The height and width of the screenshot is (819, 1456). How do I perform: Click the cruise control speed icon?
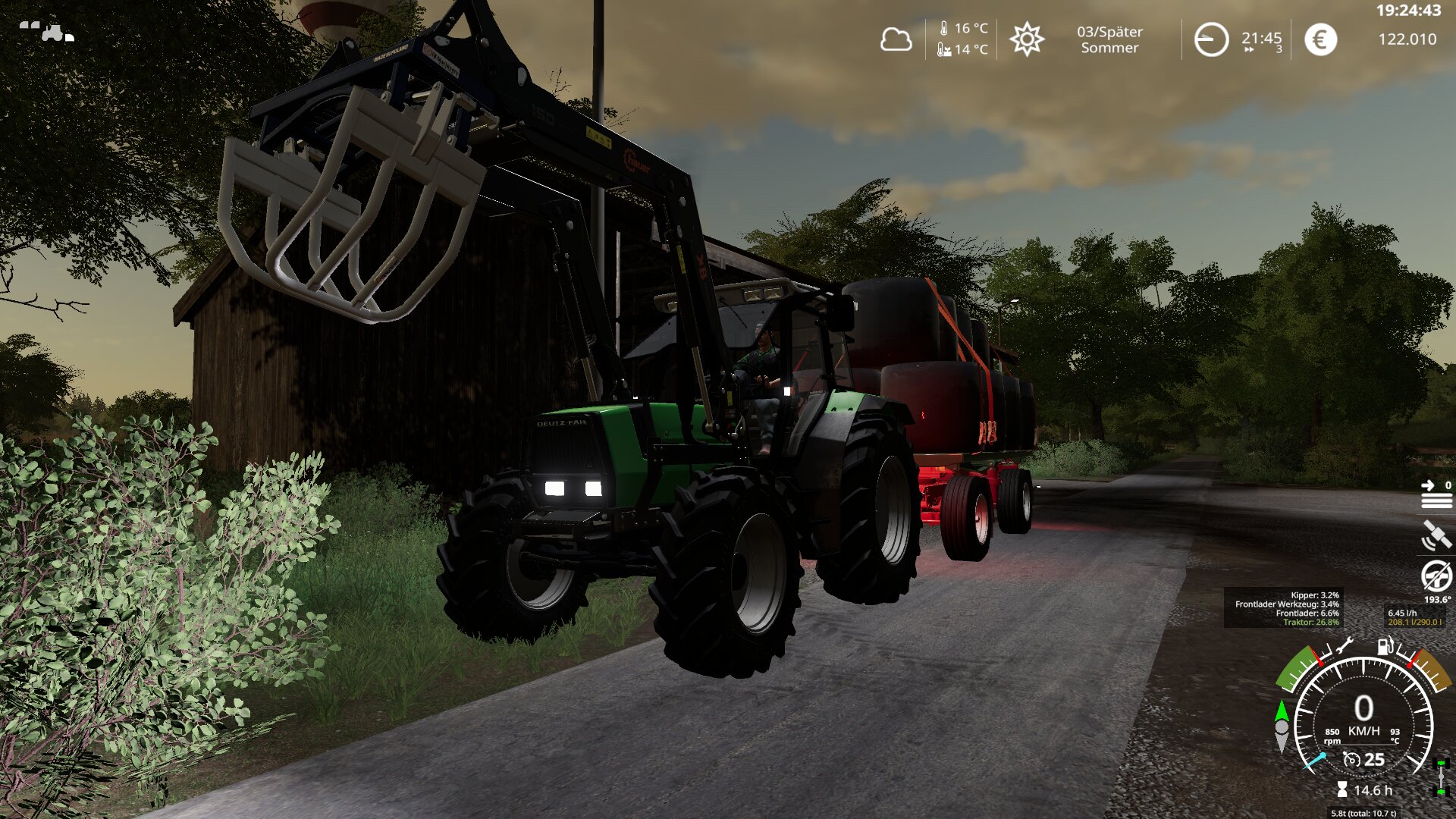(x=1351, y=759)
